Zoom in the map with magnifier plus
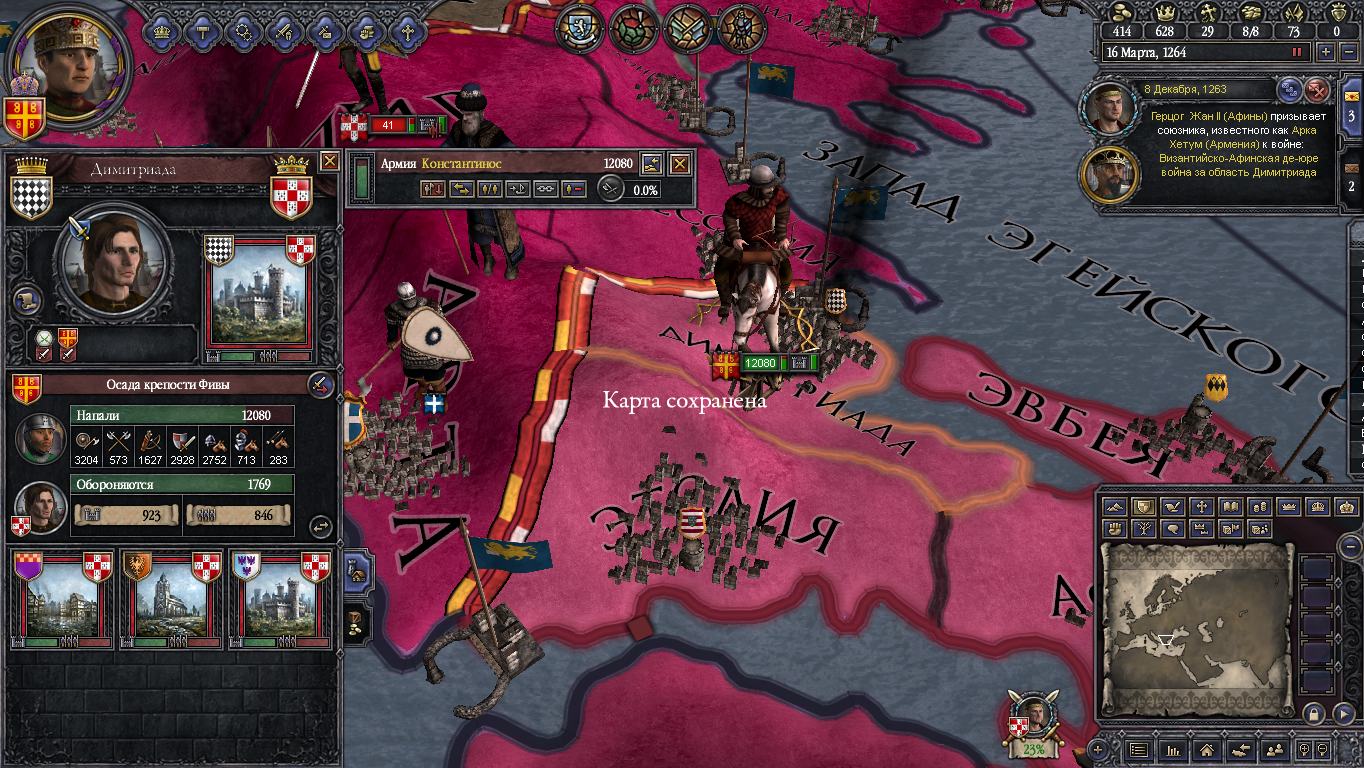The width and height of the screenshot is (1364, 768). pos(1305,749)
